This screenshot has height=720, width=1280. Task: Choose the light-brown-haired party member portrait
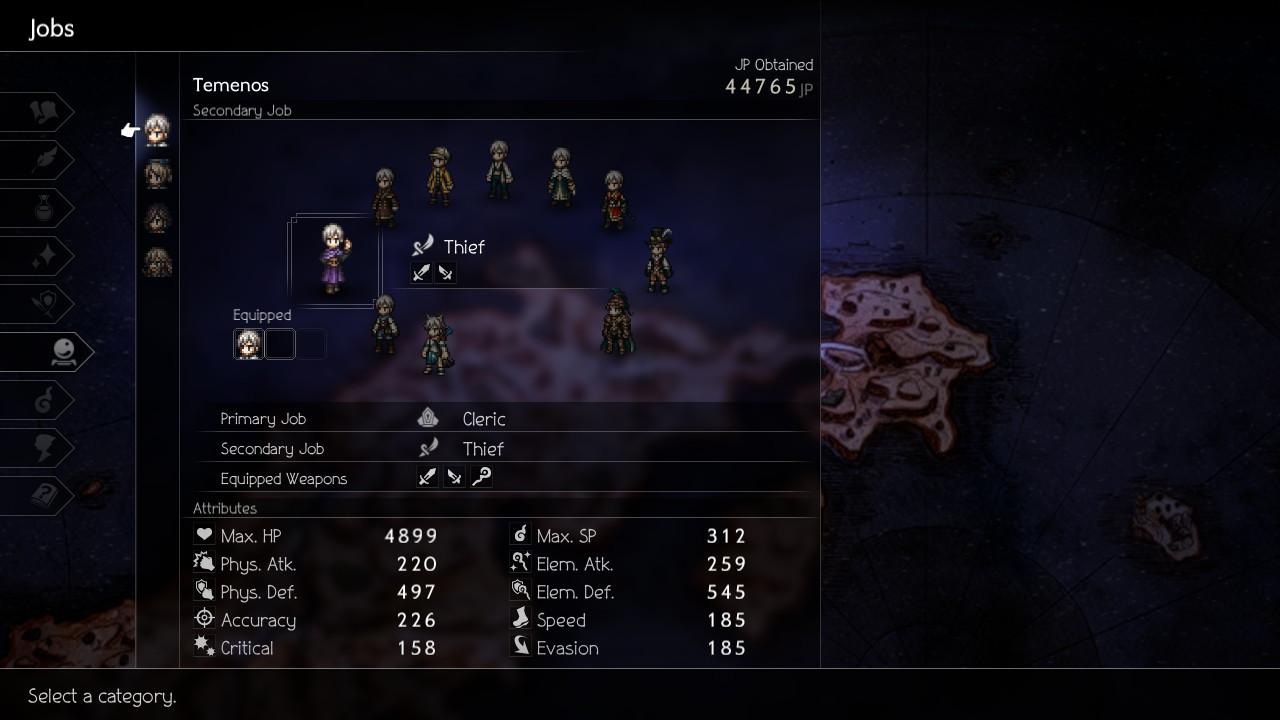[157, 174]
